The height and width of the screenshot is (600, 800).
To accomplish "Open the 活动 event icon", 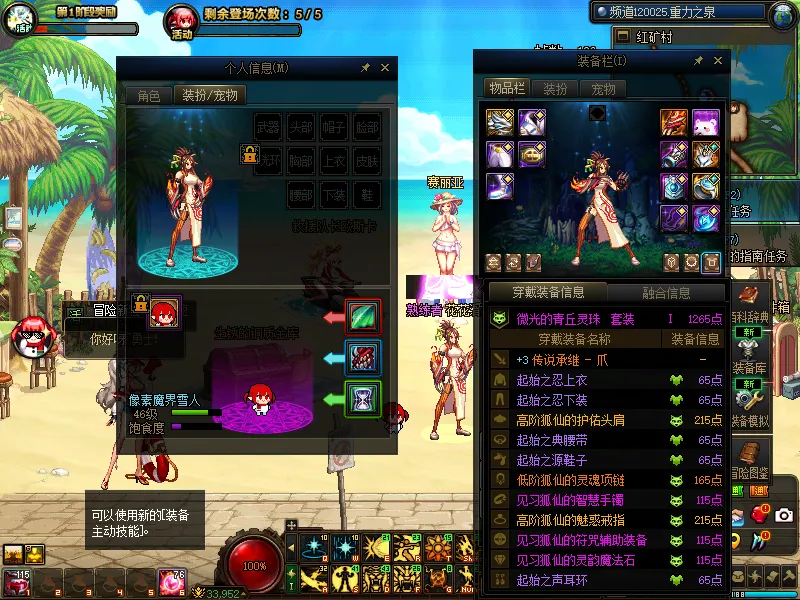I will 181,20.
